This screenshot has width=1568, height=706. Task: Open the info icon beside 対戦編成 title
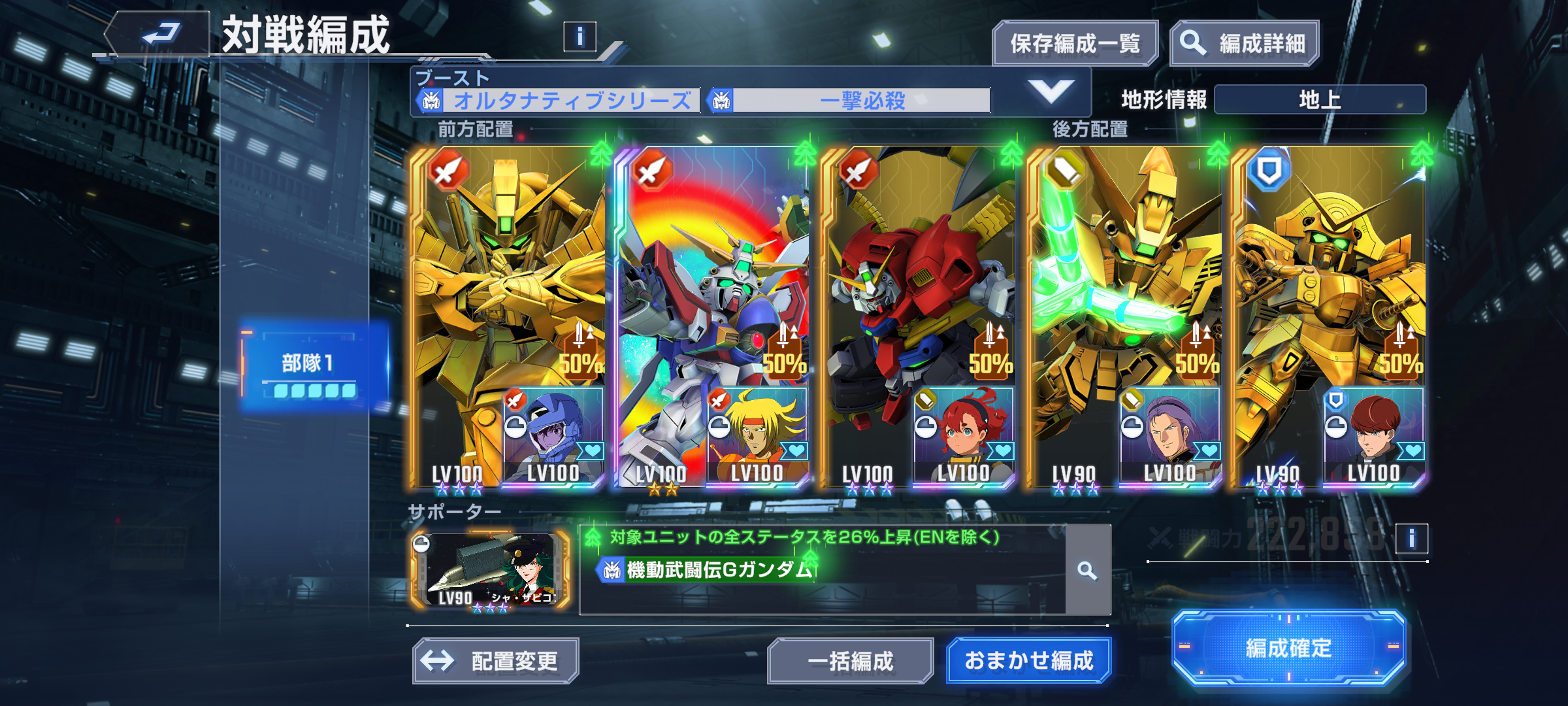[x=580, y=37]
